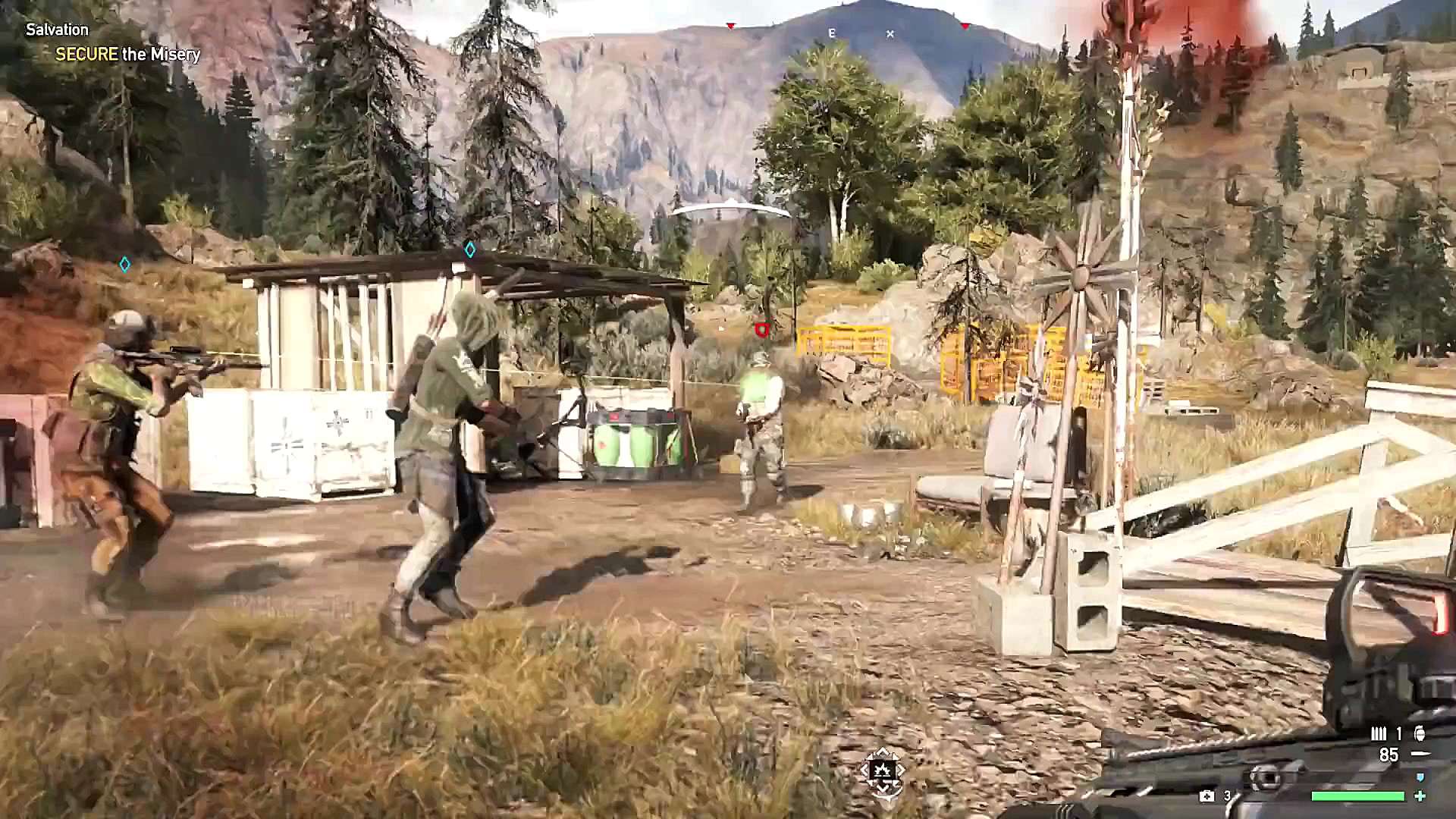Image resolution: width=1456 pixels, height=819 pixels.
Task: Click the up arrow on the weapon wheel selector
Action: pyautogui.click(x=882, y=752)
